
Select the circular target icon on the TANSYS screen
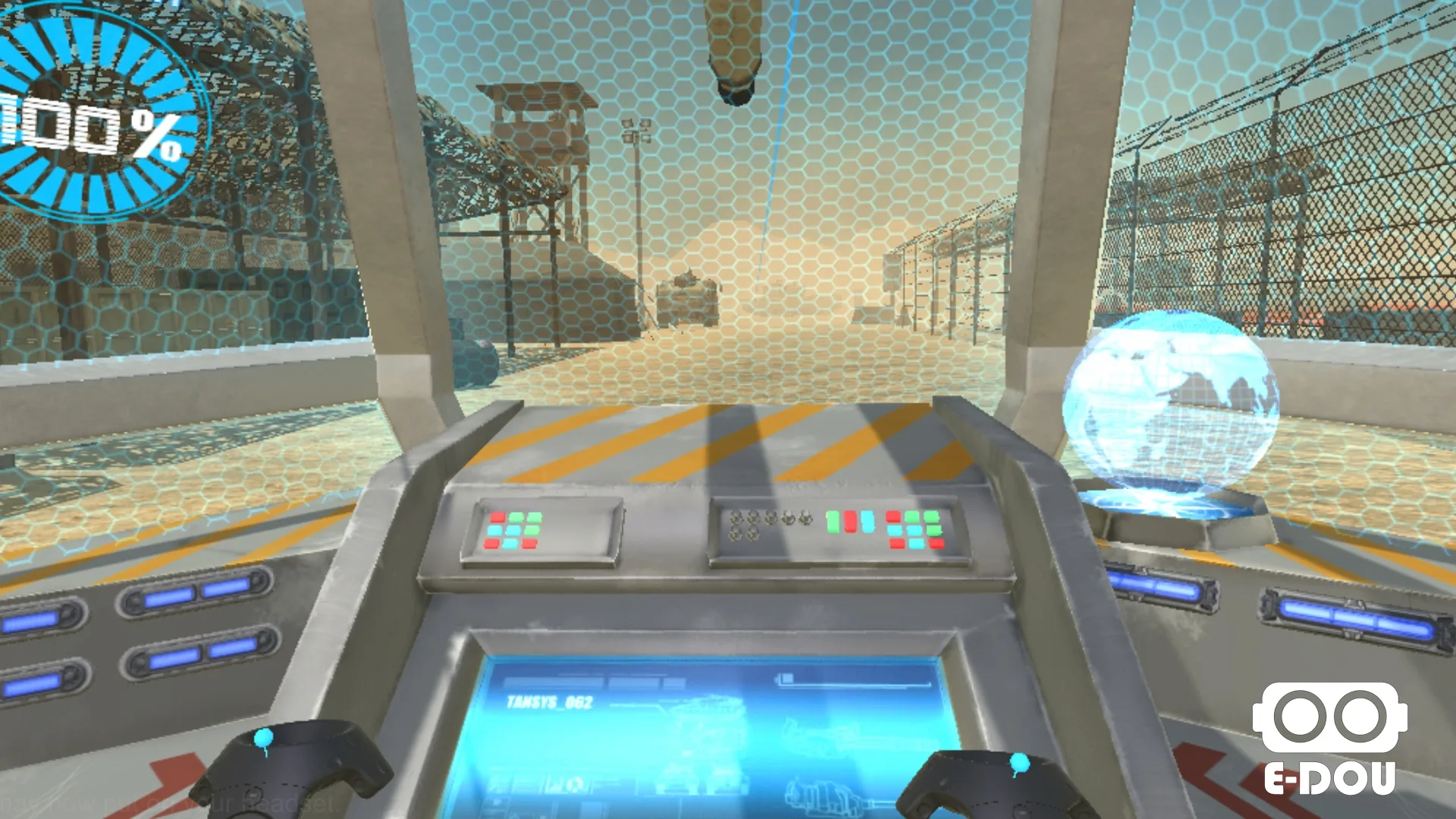574,786
